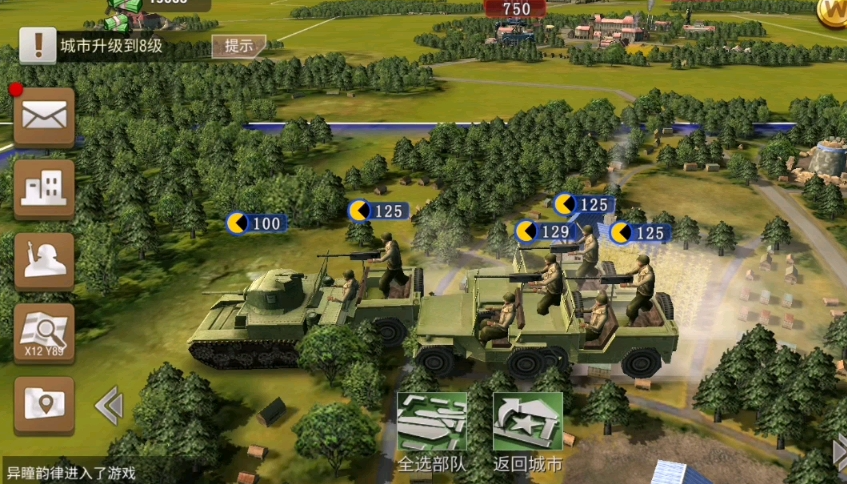Screen dimensions: 847x484
Task: Select the troop marker showing 129
Action: pos(543,232)
